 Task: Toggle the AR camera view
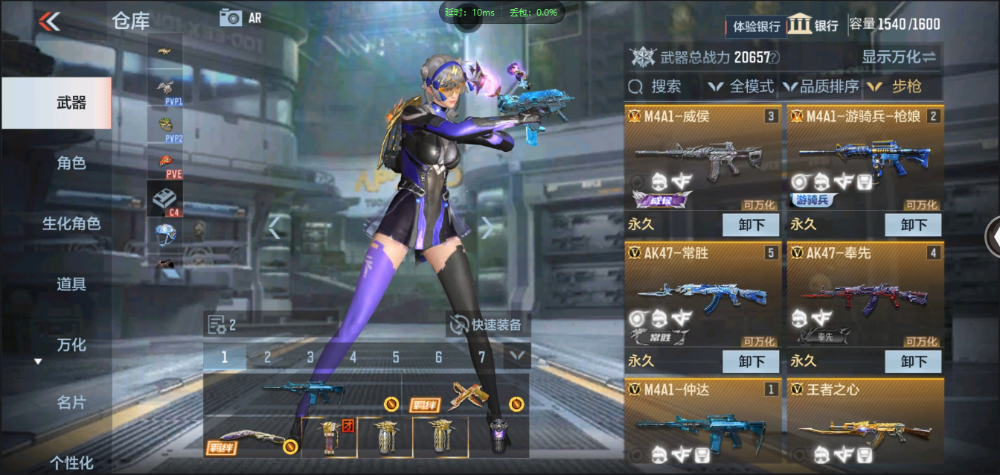click(x=239, y=17)
